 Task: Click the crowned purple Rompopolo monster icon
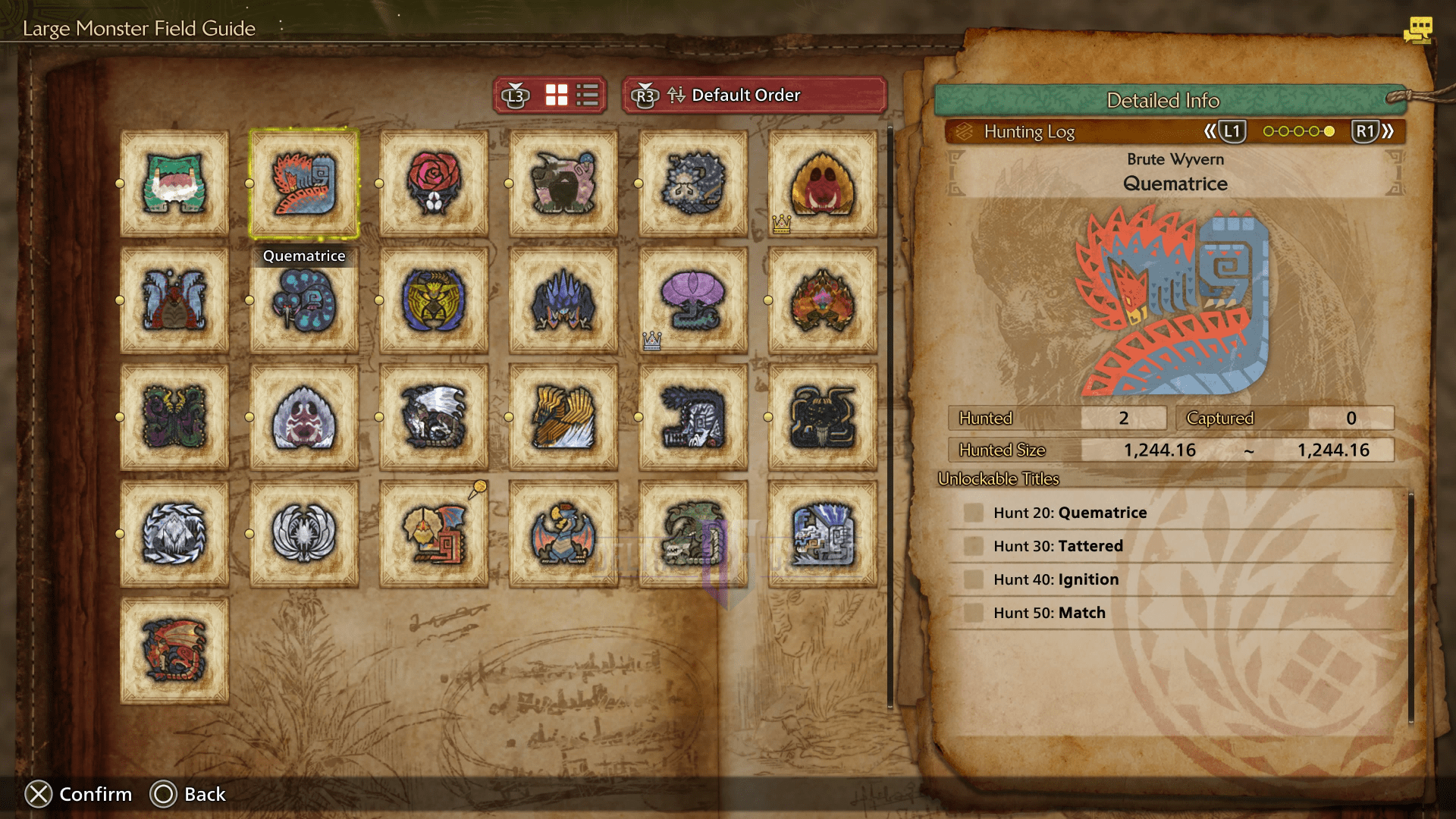[690, 300]
